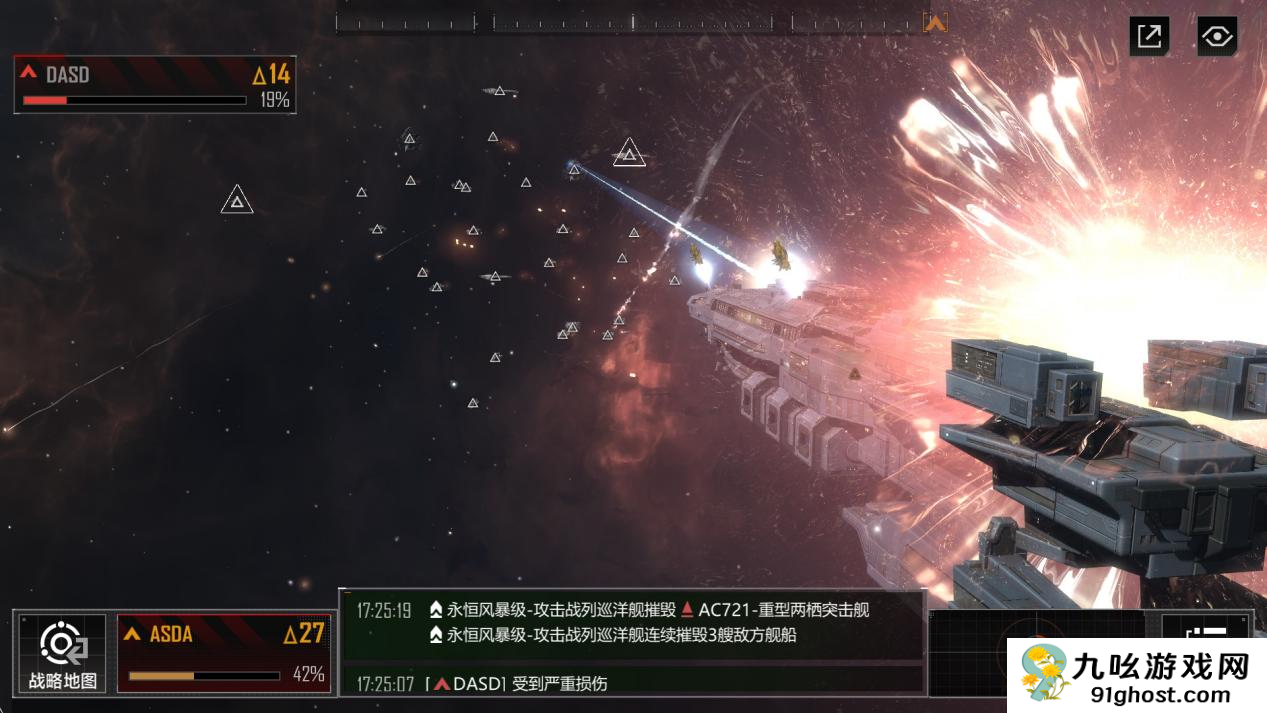Click the share/export arrow icon

pos(1149,37)
